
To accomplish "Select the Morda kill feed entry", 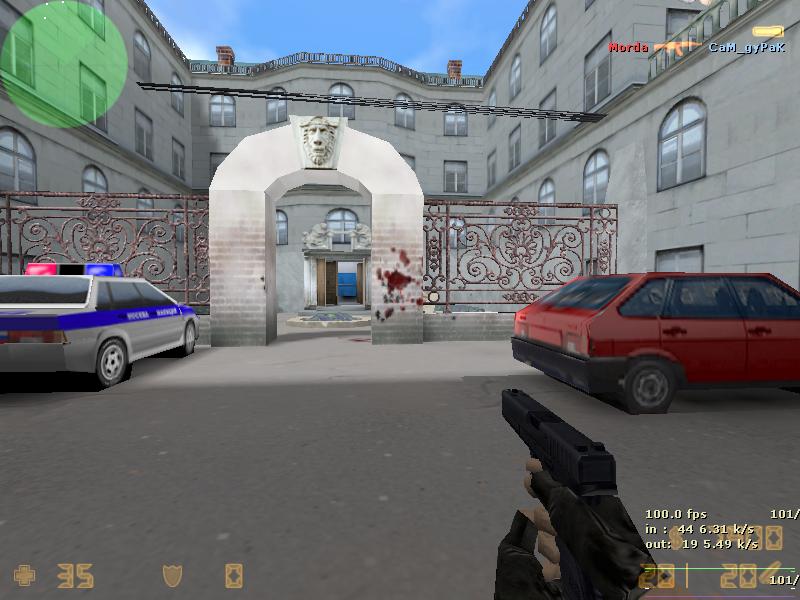I will click(x=629, y=47).
